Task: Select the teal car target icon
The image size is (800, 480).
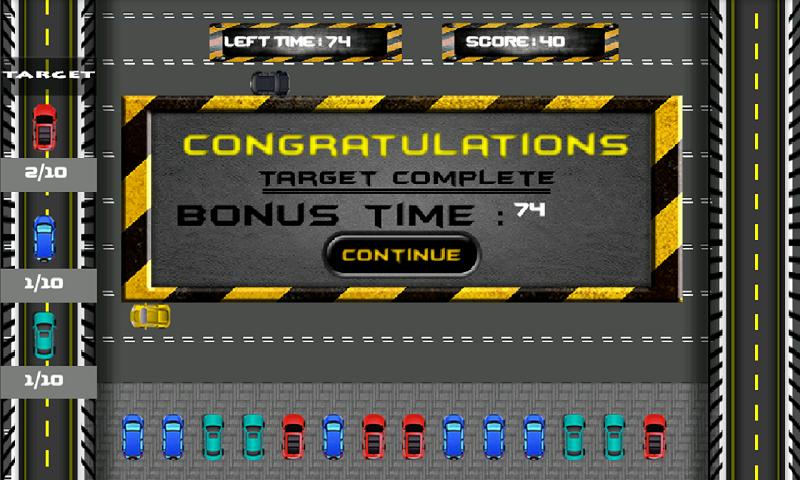Action: click(44, 334)
